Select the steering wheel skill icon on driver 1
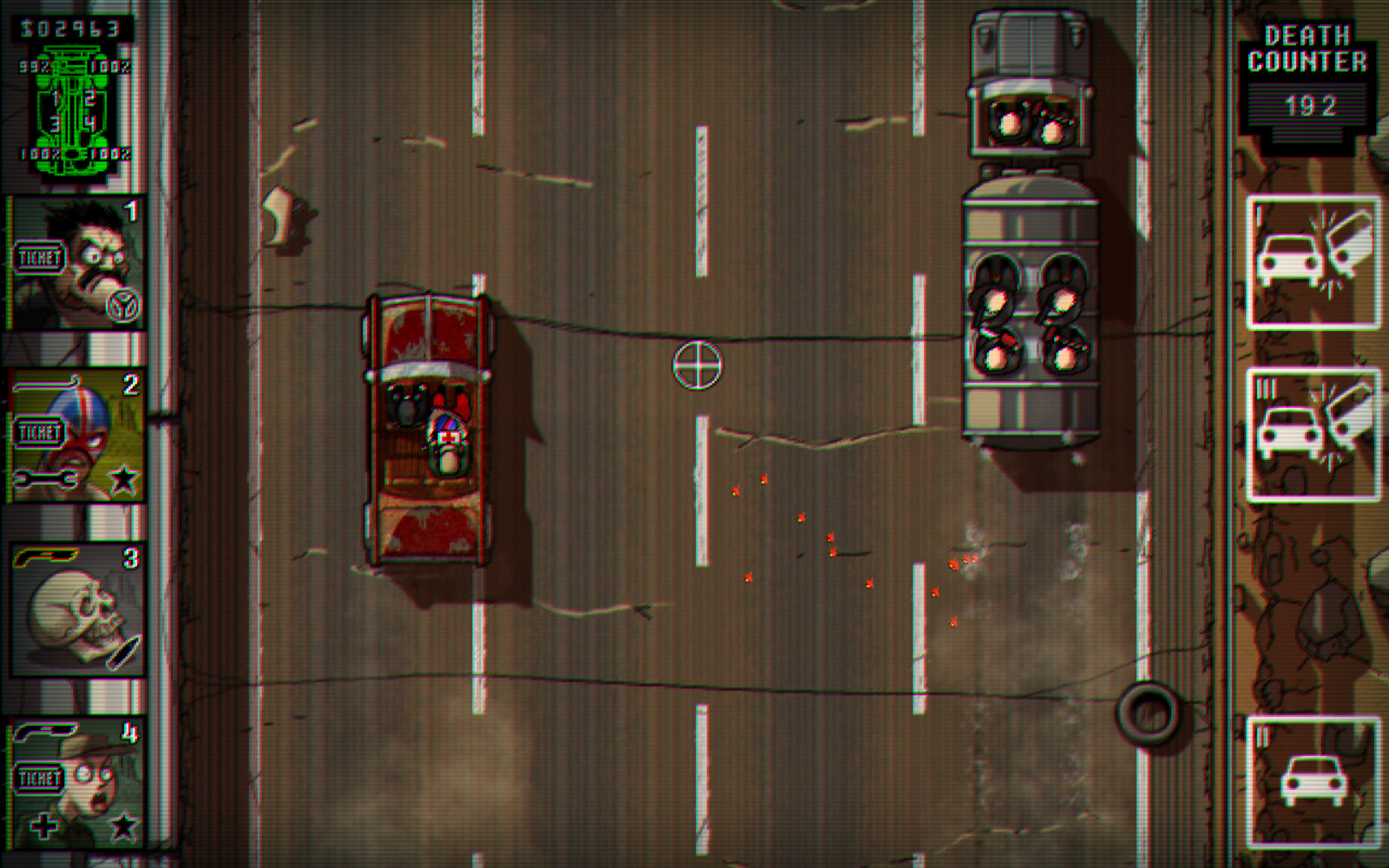This screenshot has height=868, width=1389. click(x=123, y=306)
